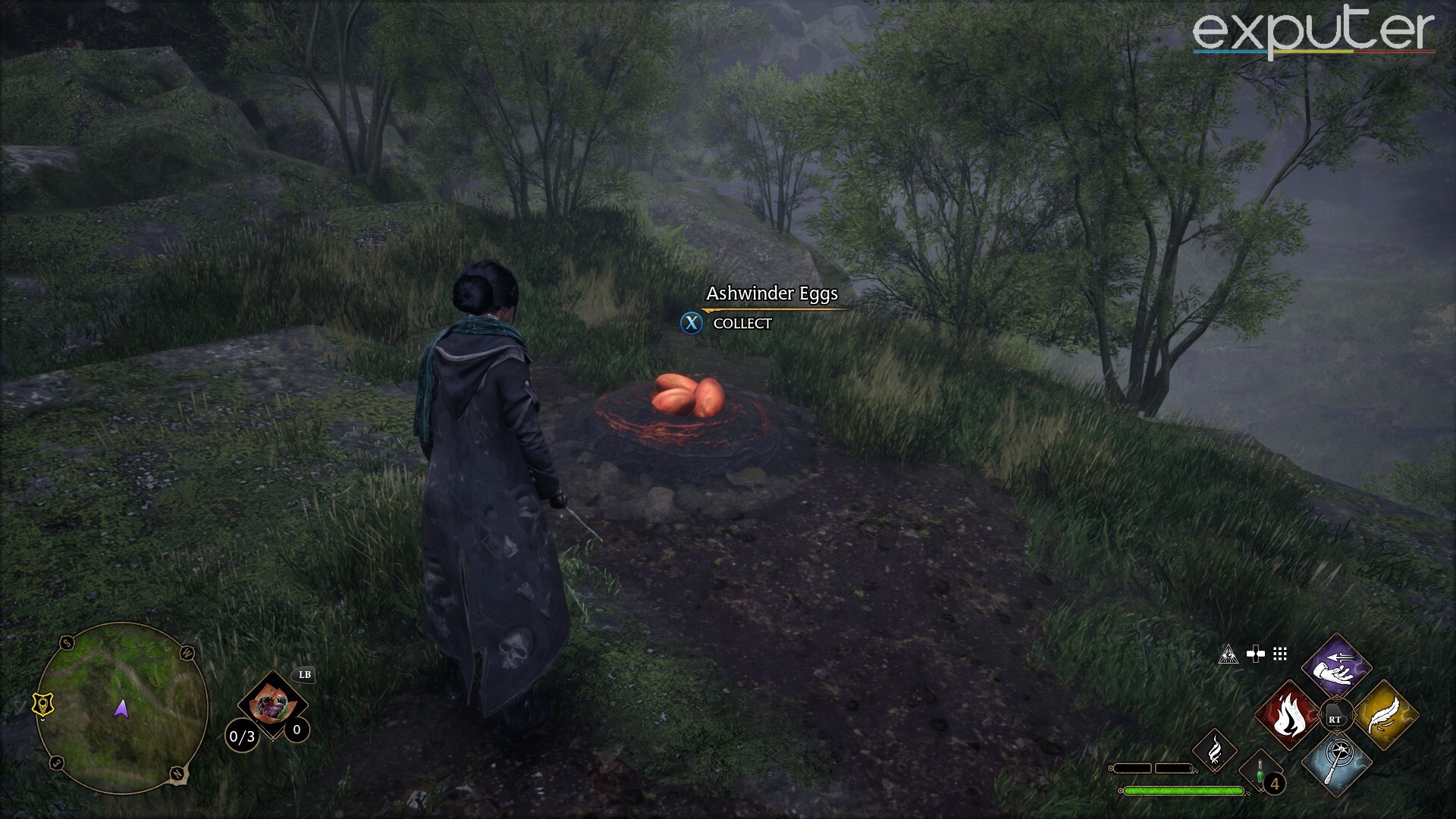The width and height of the screenshot is (1456, 819).
Task: Click the circular minimap
Action: (x=121, y=708)
